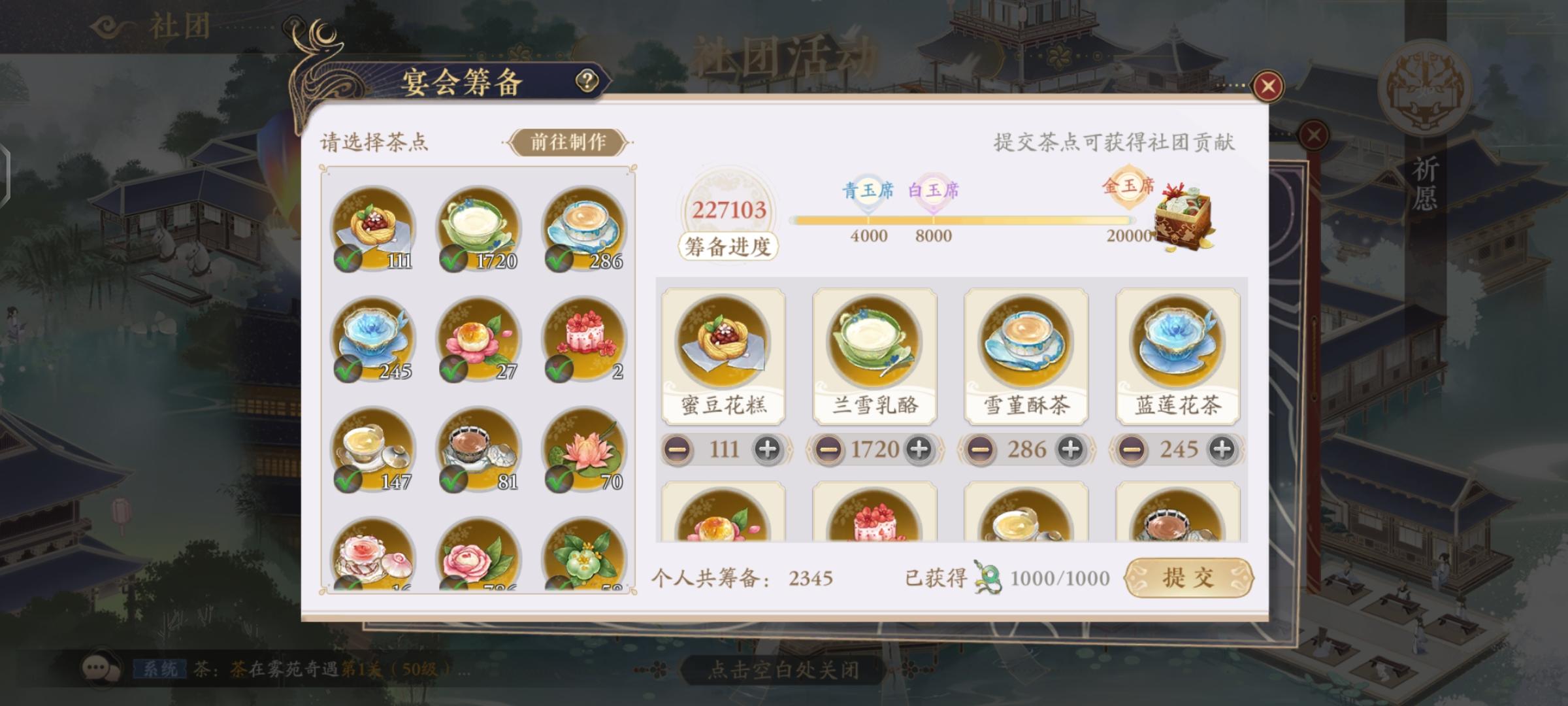Open the 宴会筹备 help question mark
The width and height of the screenshot is (1568, 706).
pyautogui.click(x=586, y=81)
